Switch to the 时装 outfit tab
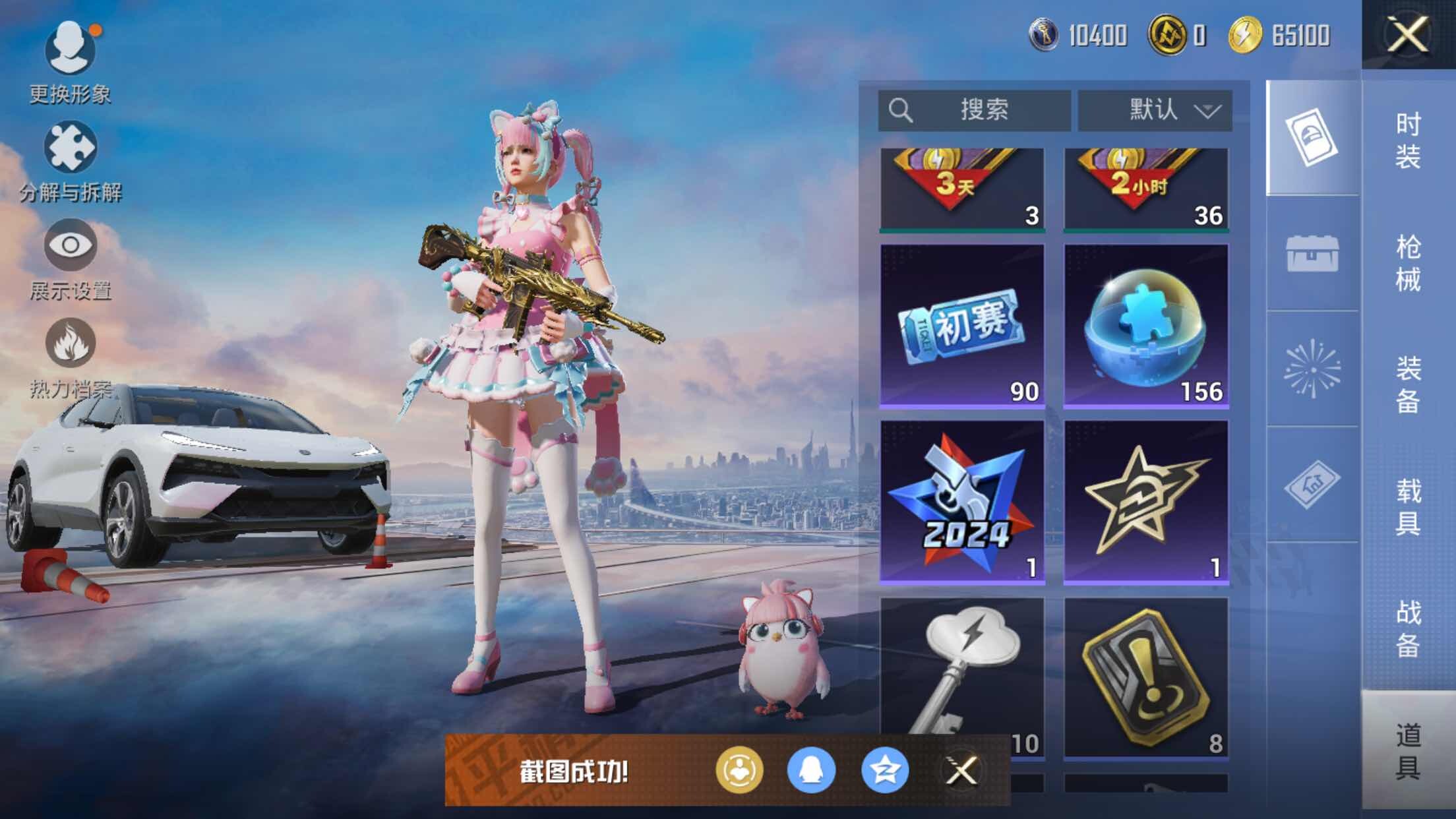This screenshot has height=819, width=1456. (1408, 140)
